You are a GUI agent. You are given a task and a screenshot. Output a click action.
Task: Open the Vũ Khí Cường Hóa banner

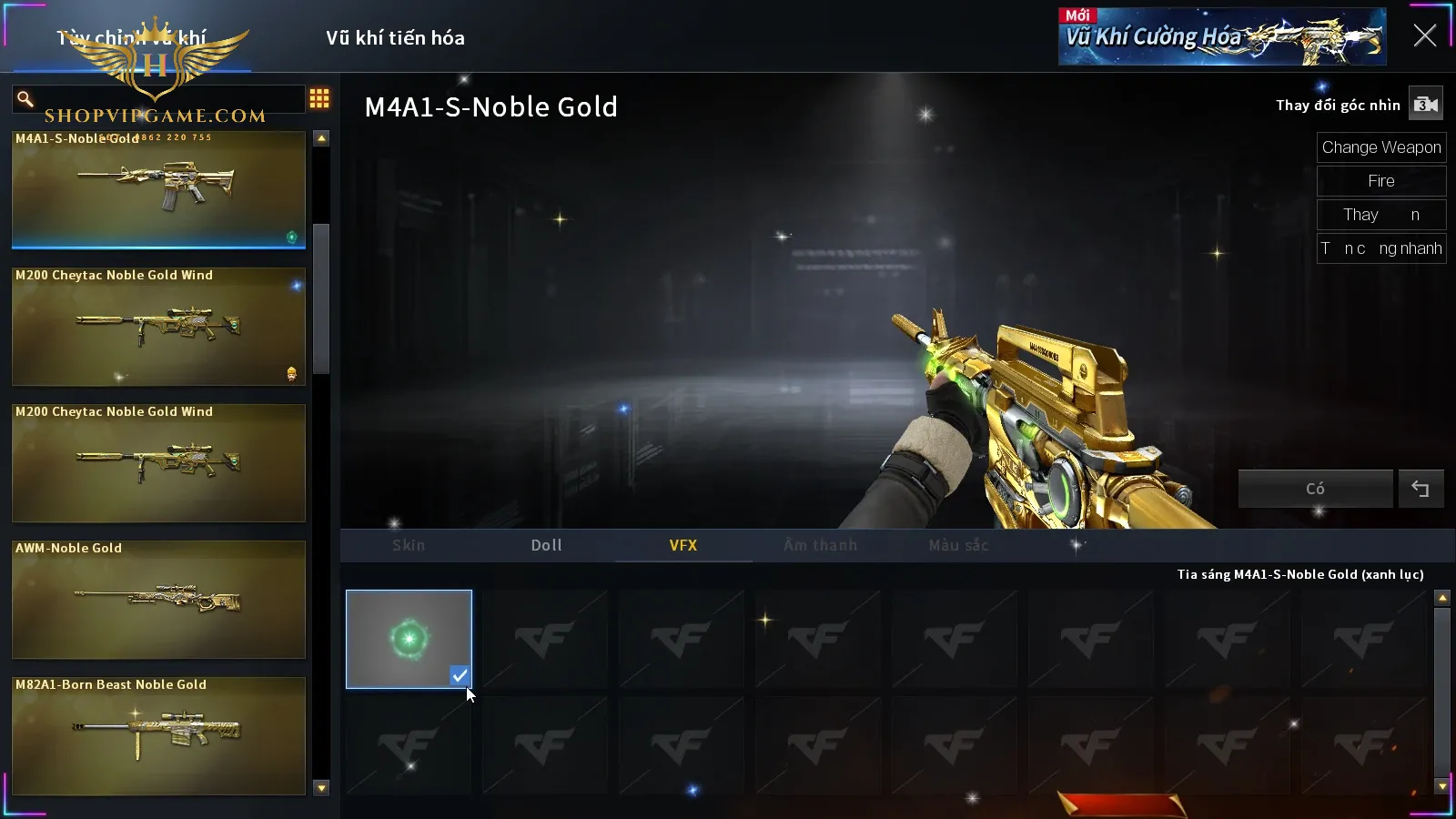tap(1221, 37)
